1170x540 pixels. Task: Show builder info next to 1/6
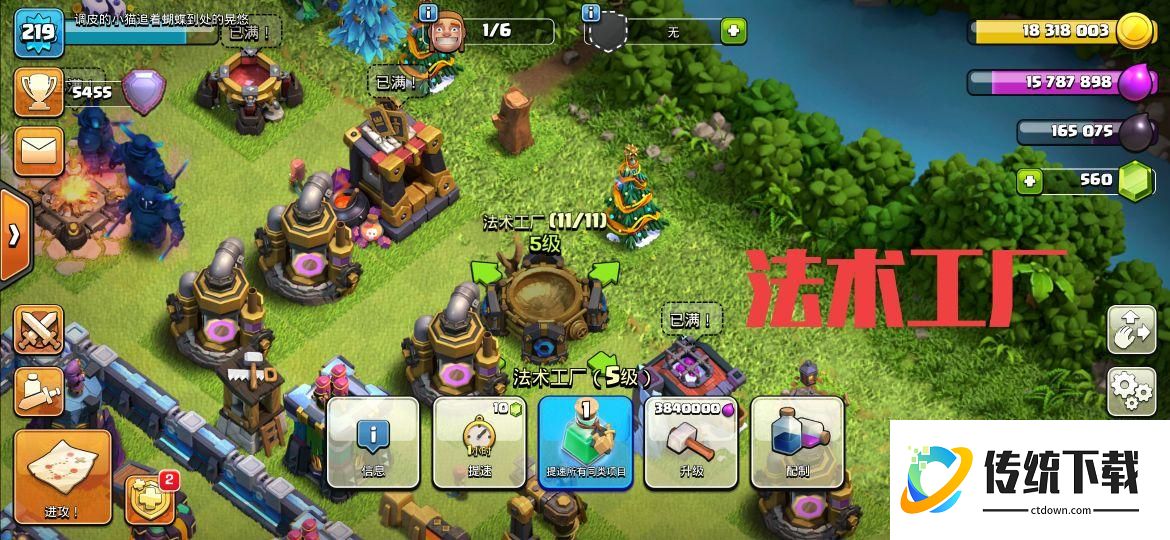(429, 12)
